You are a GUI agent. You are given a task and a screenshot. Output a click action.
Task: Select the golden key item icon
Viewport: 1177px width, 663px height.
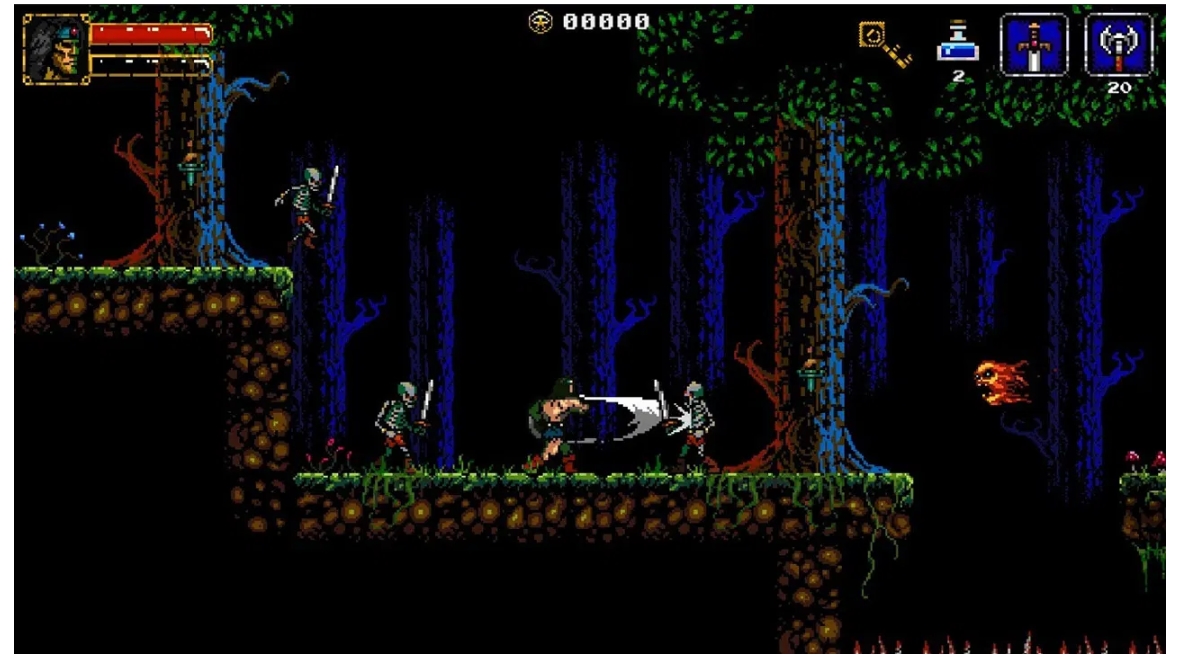coord(885,45)
